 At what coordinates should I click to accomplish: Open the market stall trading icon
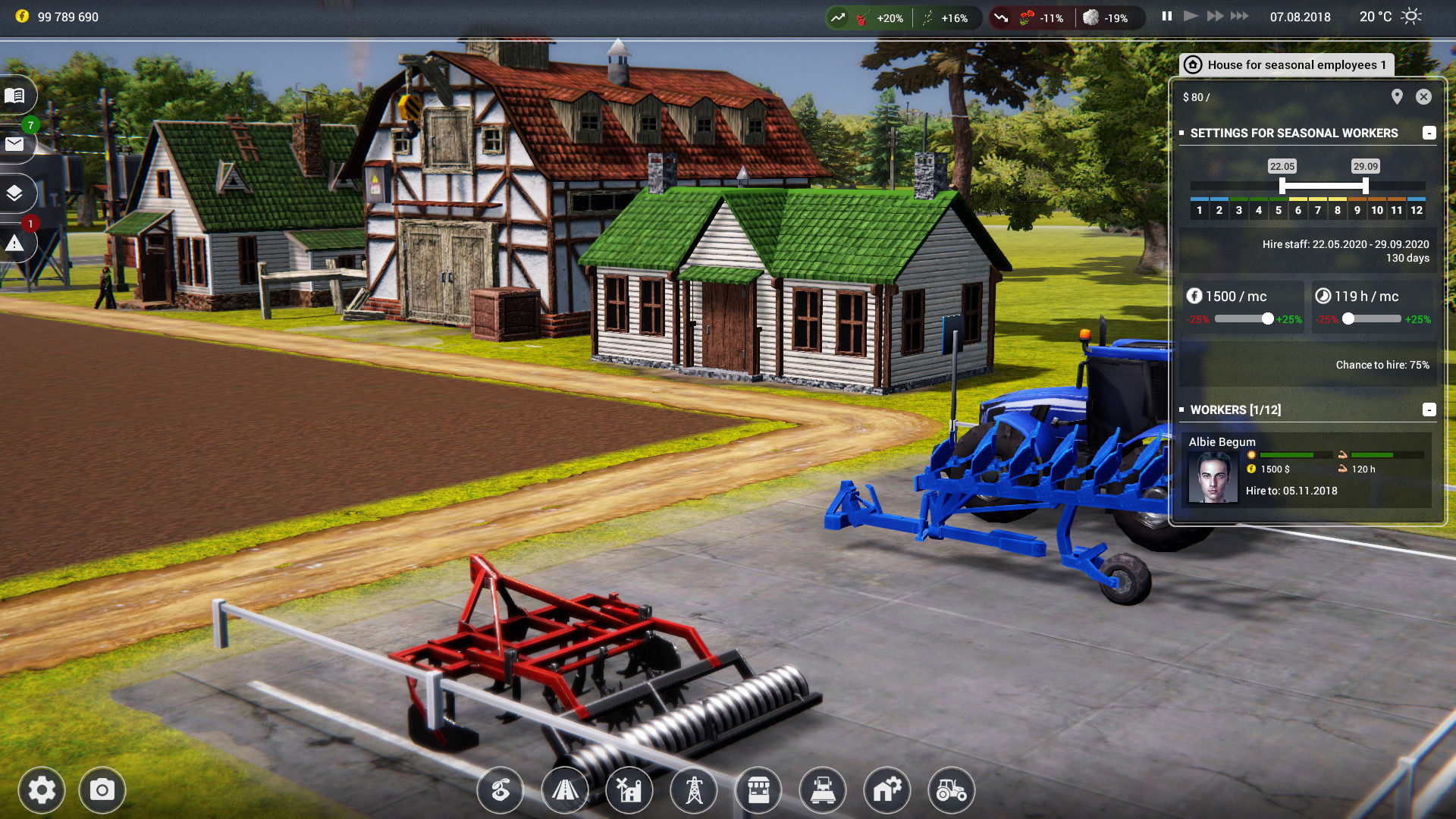pos(759,790)
